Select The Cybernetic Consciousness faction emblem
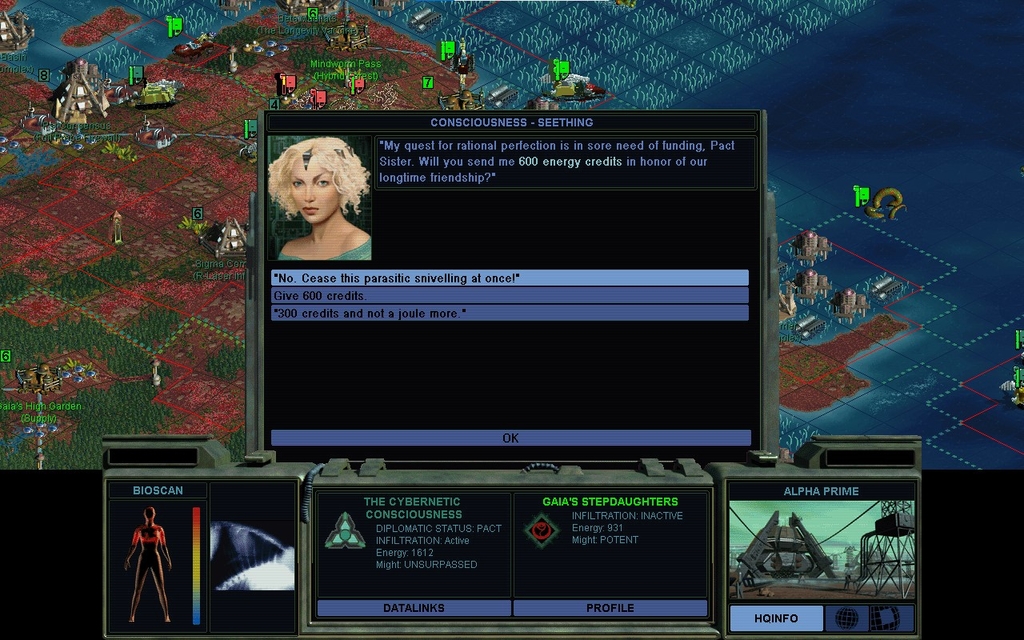Viewport: 1024px width, 640px height. pos(345,531)
